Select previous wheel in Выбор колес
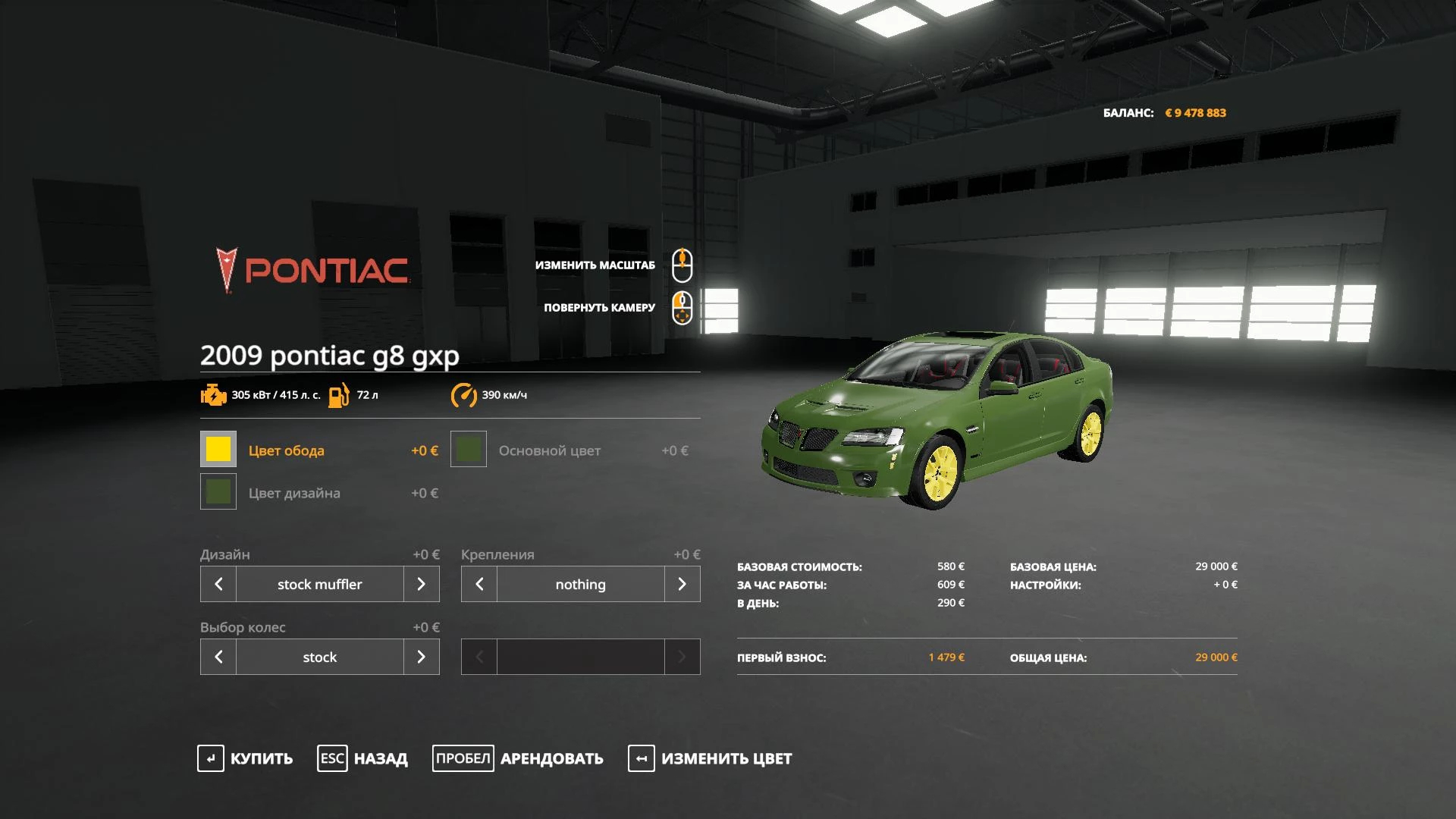The height and width of the screenshot is (819, 1456). (x=218, y=657)
